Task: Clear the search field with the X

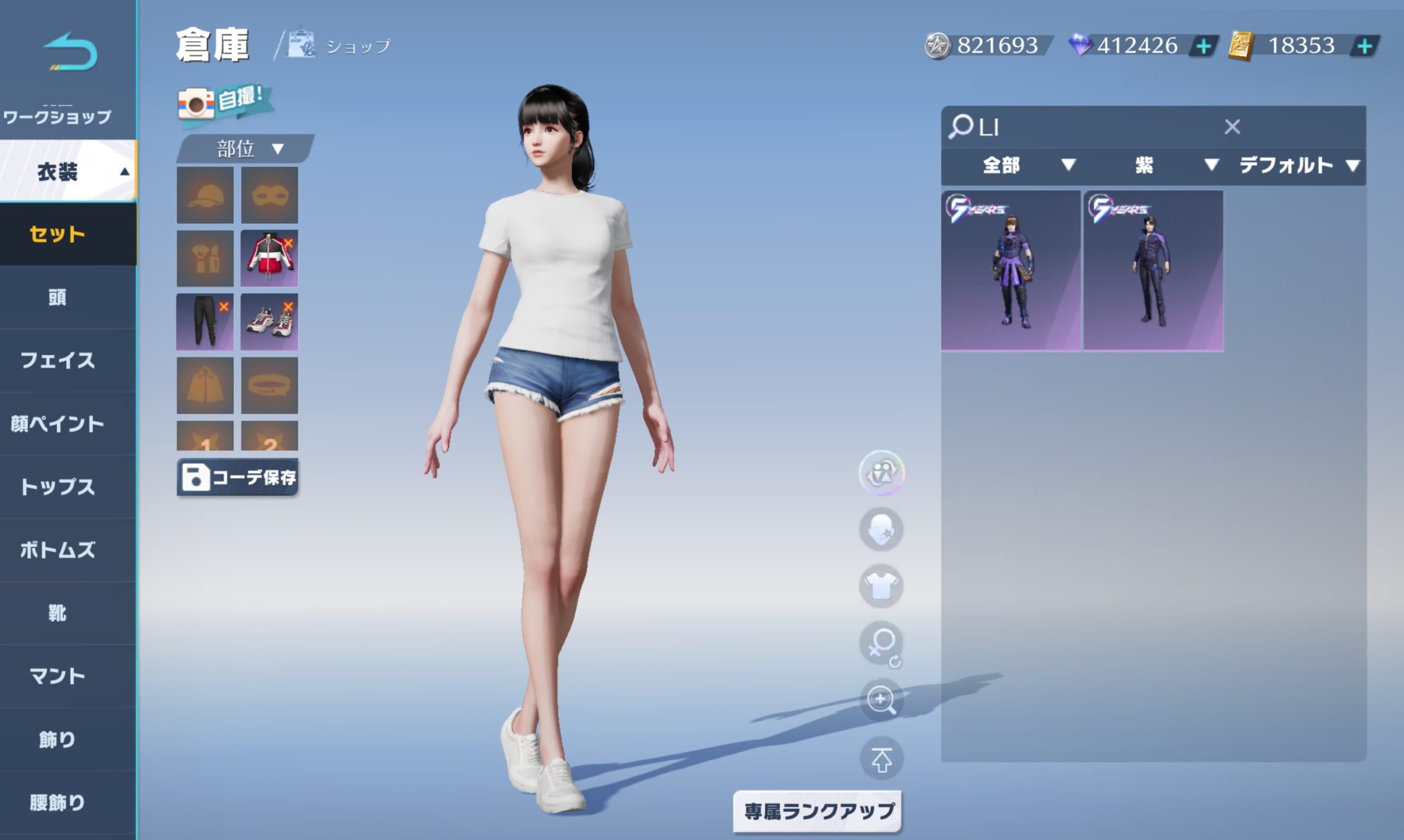Action: coord(1232,126)
